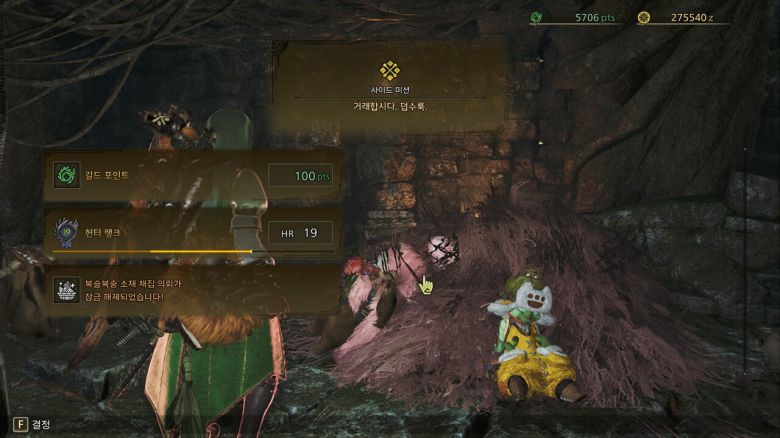
Task: Click the 사이드 미션 completion banner
Action: tap(389, 87)
